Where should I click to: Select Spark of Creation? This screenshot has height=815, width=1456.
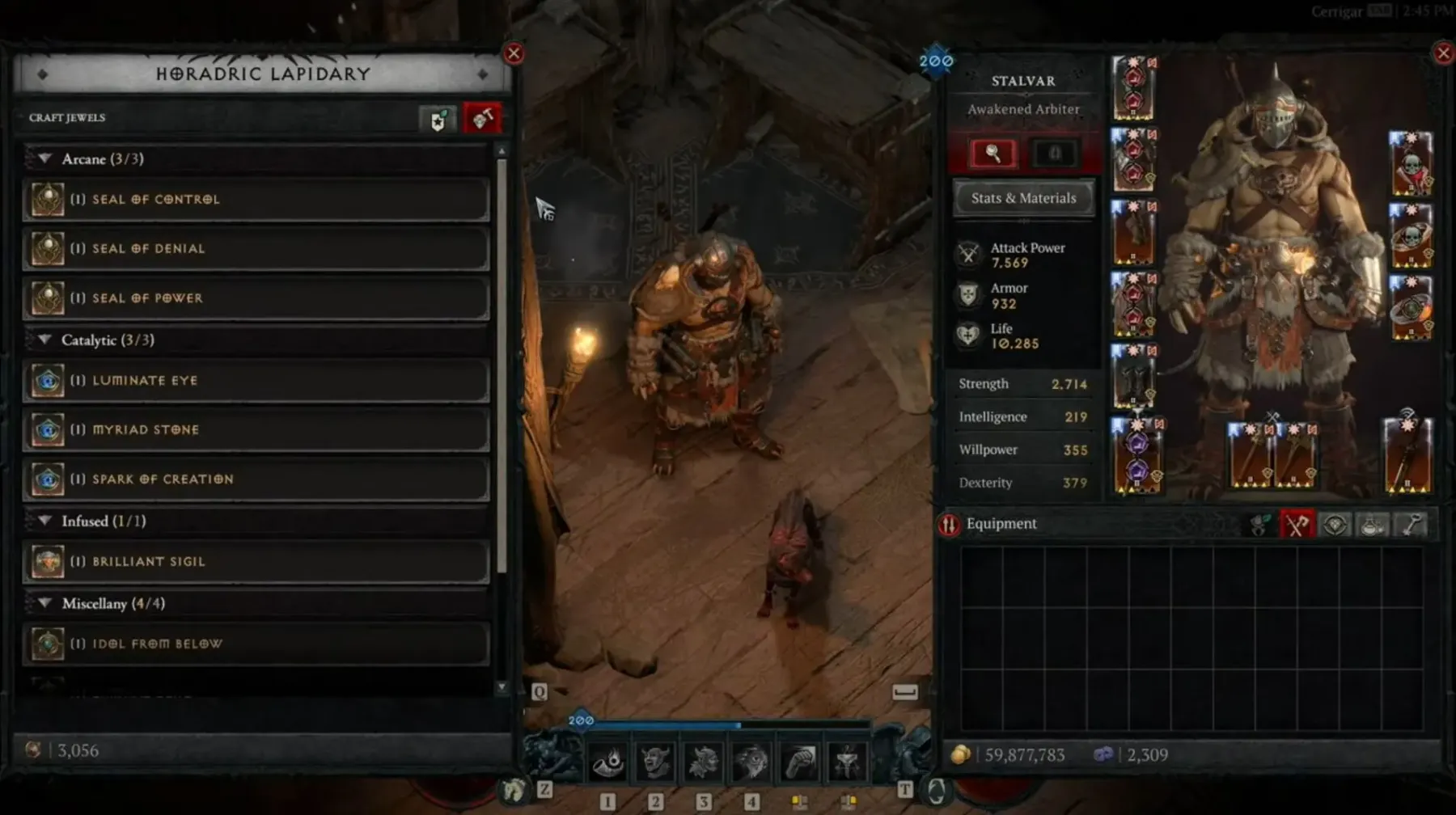click(x=256, y=479)
